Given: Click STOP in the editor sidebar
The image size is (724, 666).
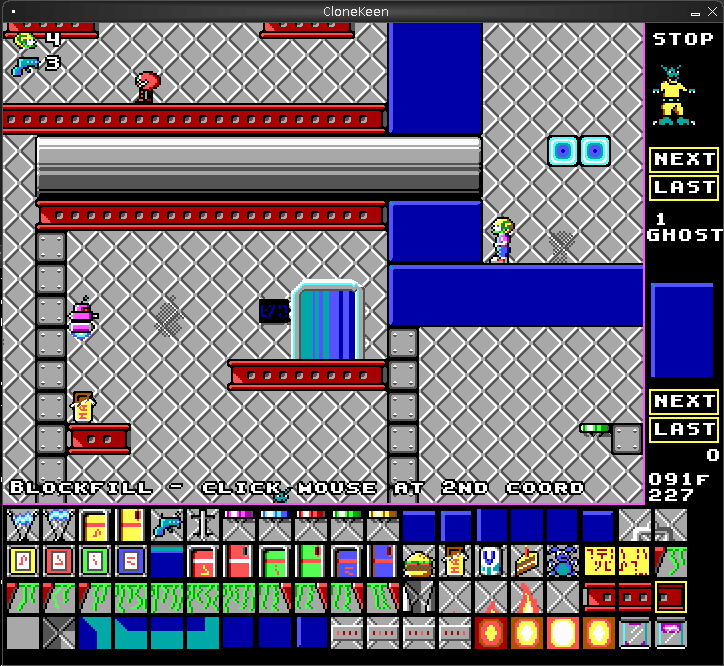Looking at the screenshot, I should click(x=684, y=40).
